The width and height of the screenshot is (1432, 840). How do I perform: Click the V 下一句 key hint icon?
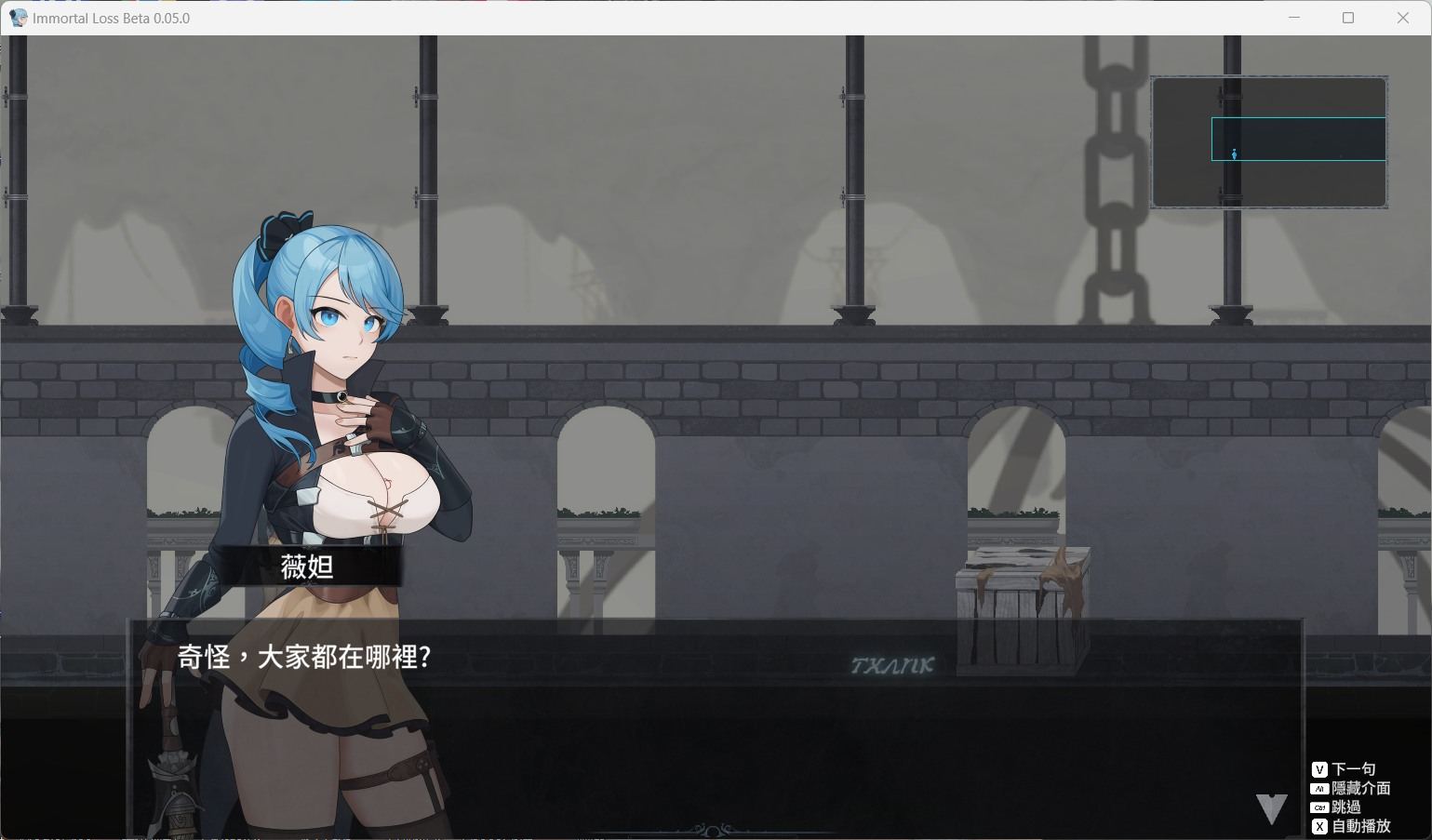[1318, 769]
